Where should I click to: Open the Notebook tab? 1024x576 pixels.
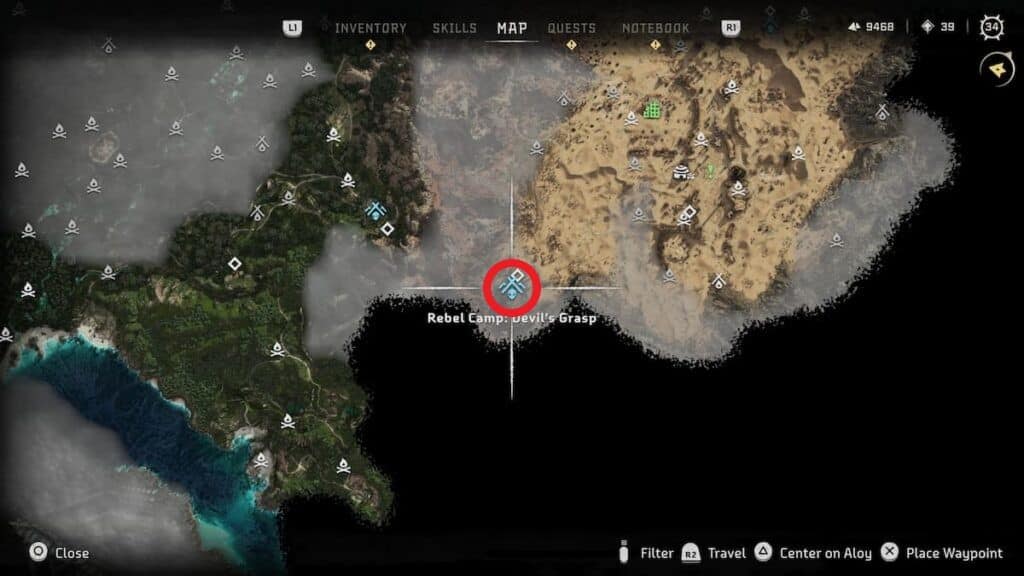click(655, 28)
